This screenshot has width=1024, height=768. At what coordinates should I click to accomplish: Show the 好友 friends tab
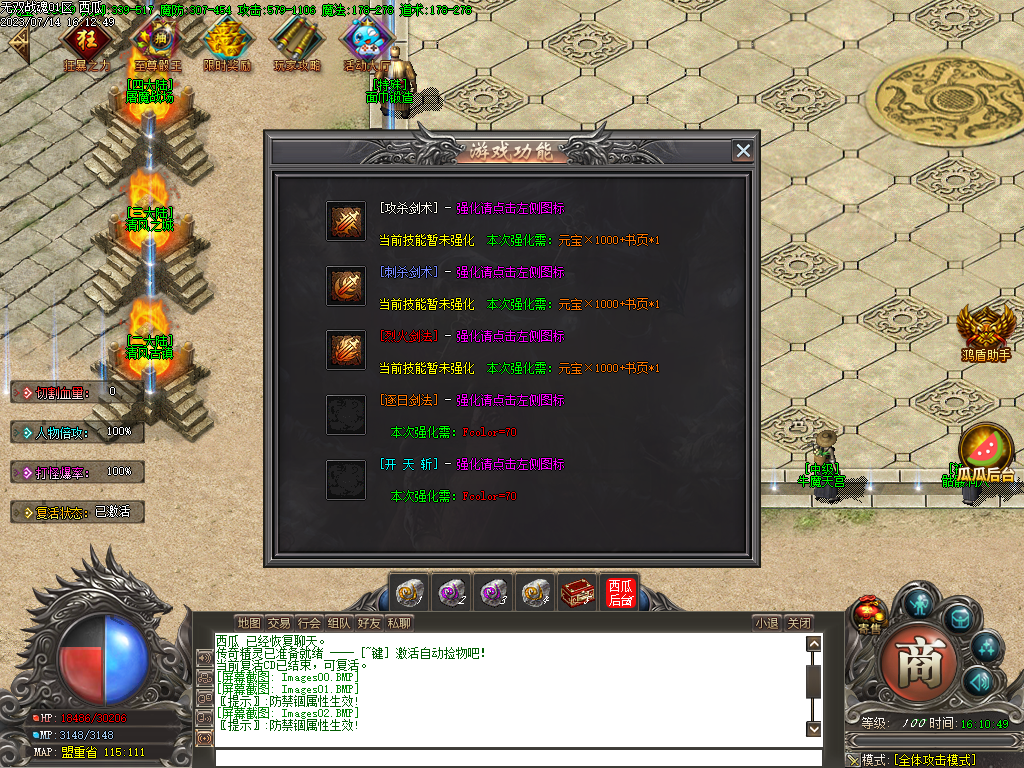coord(369,623)
